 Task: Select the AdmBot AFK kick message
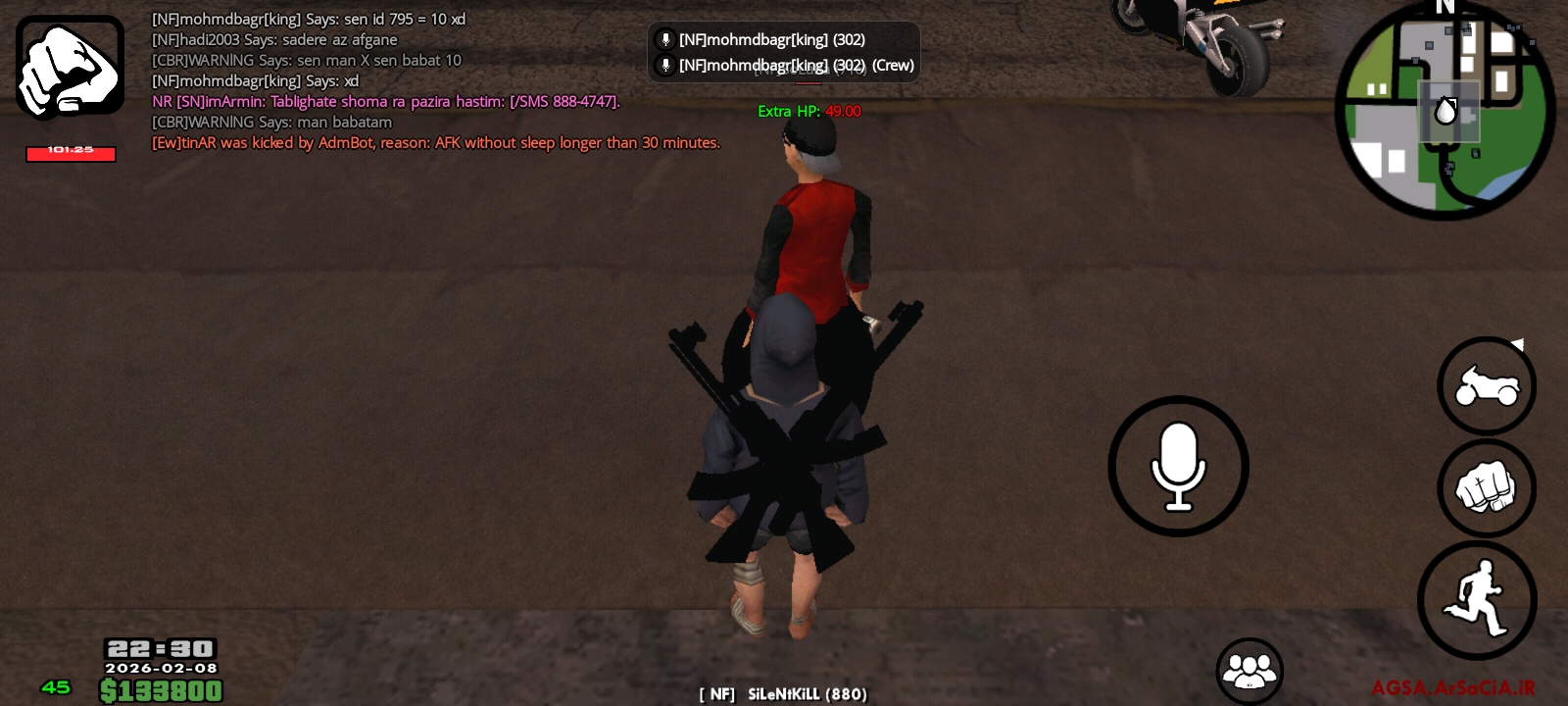tap(436, 142)
